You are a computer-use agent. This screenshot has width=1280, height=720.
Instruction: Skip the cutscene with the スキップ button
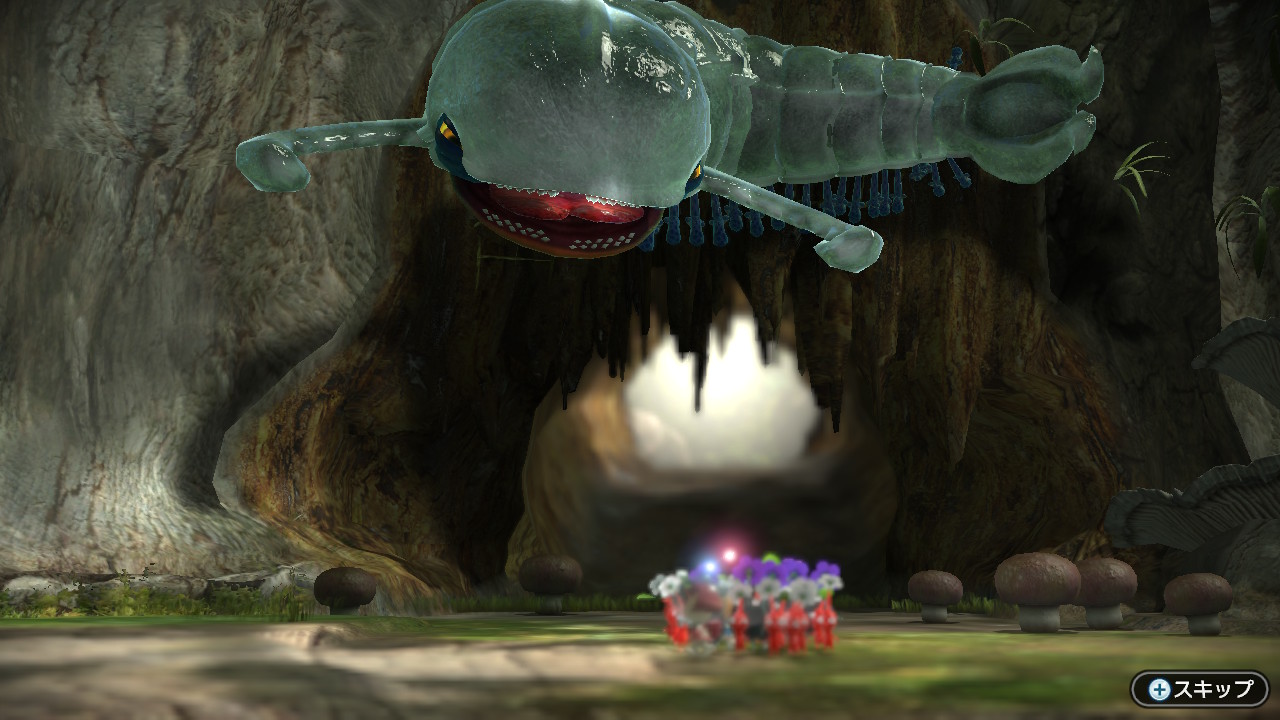click(x=1200, y=689)
